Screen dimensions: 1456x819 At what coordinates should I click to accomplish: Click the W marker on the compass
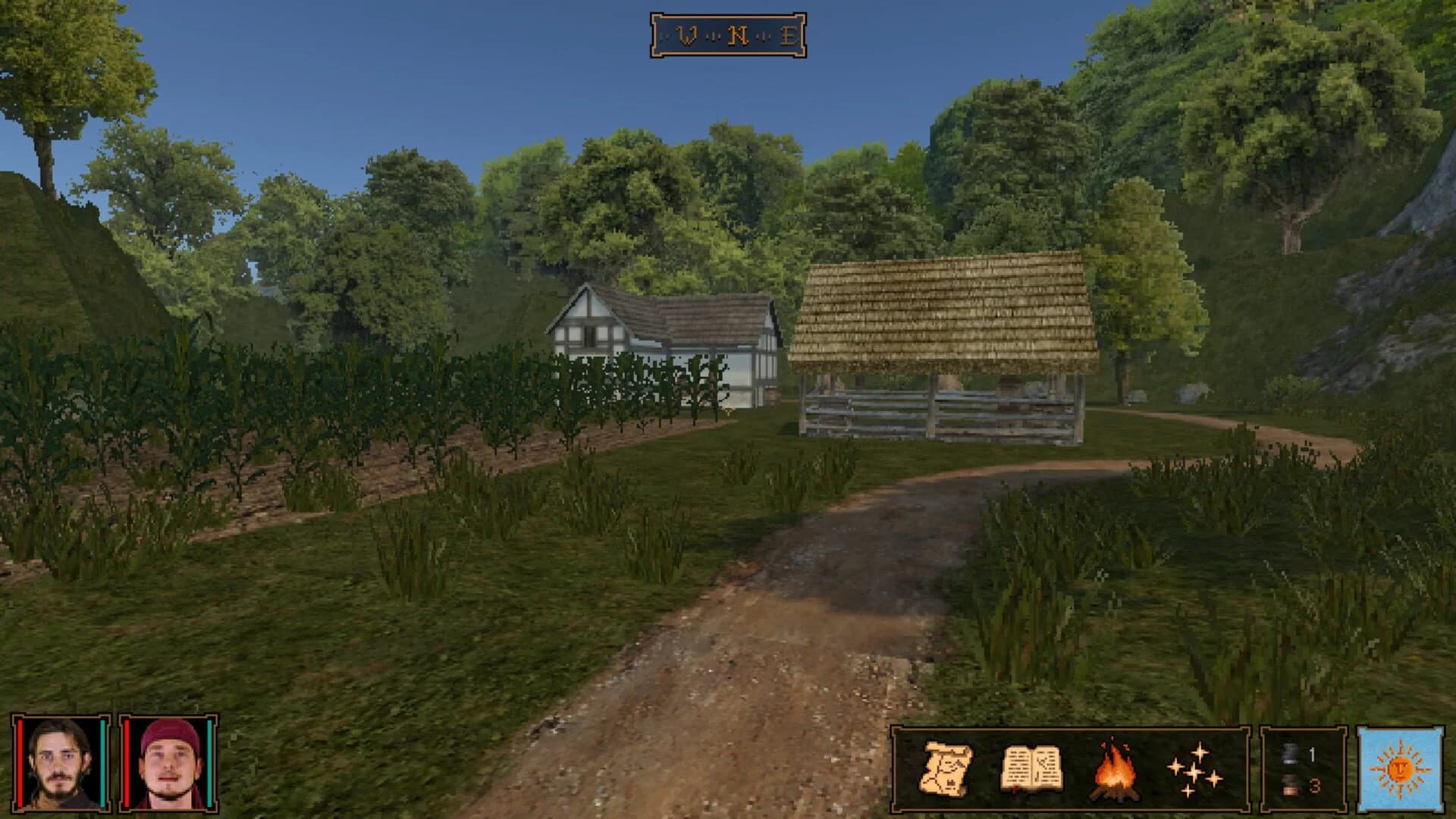coord(687,33)
